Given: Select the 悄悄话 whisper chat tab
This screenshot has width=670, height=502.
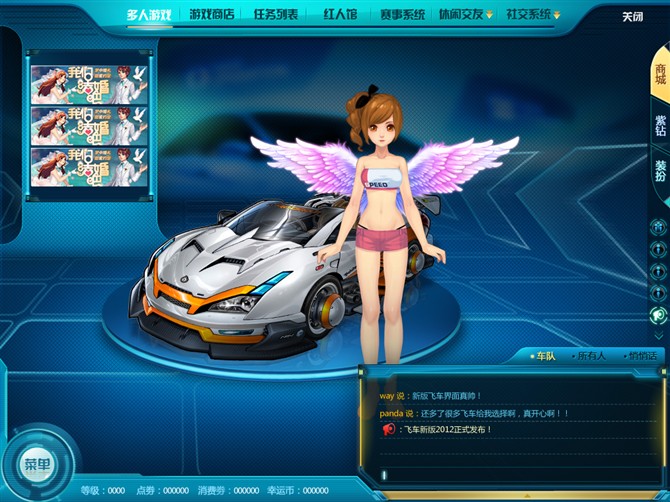Looking at the screenshot, I should pos(641,356).
